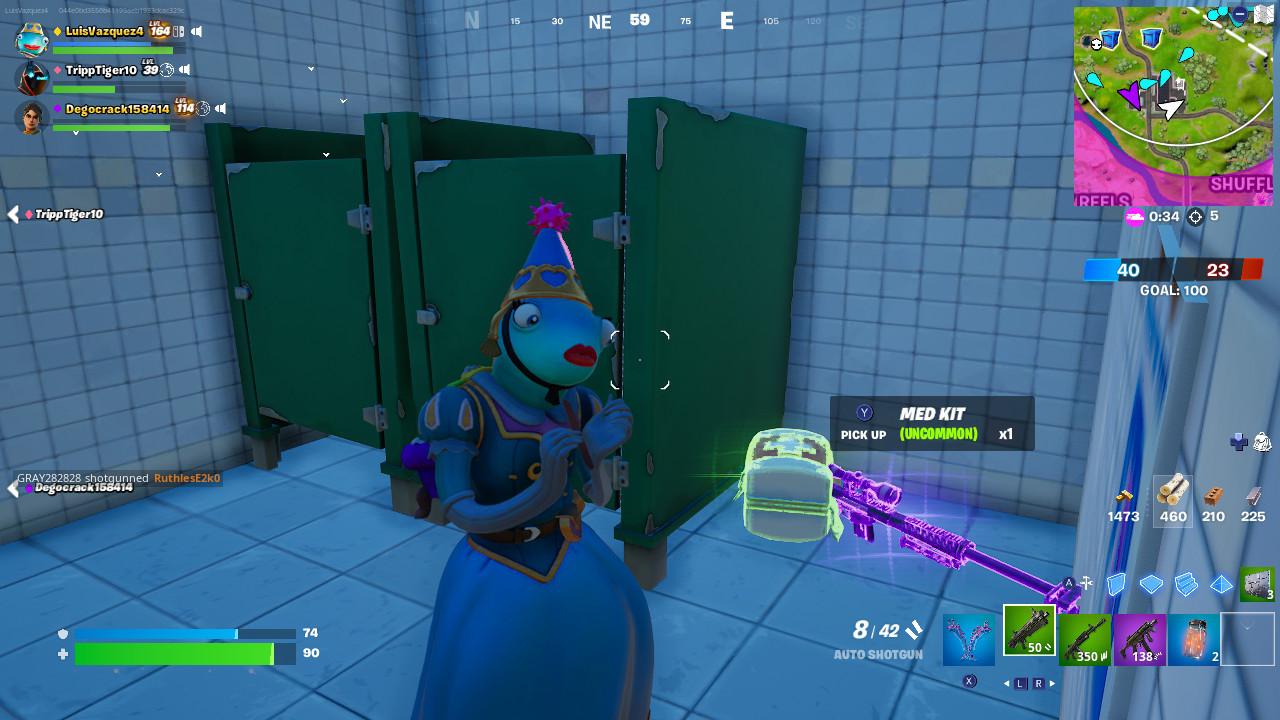The width and height of the screenshot is (1280, 720).
Task: Mute LuisVazquez4 using his speaker icon
Action: pyautogui.click(x=196, y=31)
